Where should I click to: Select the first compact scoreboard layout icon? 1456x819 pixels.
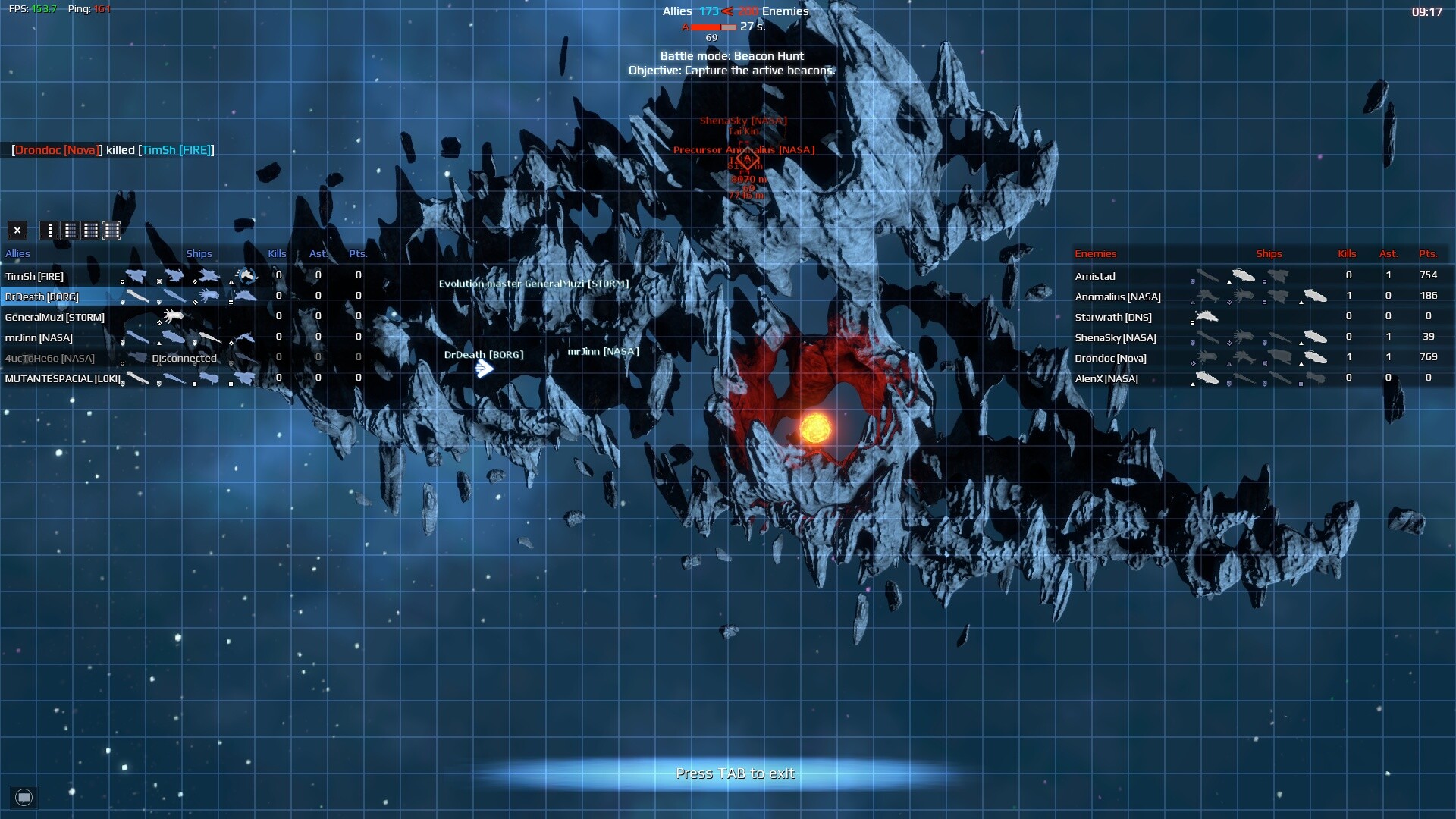pos(49,231)
